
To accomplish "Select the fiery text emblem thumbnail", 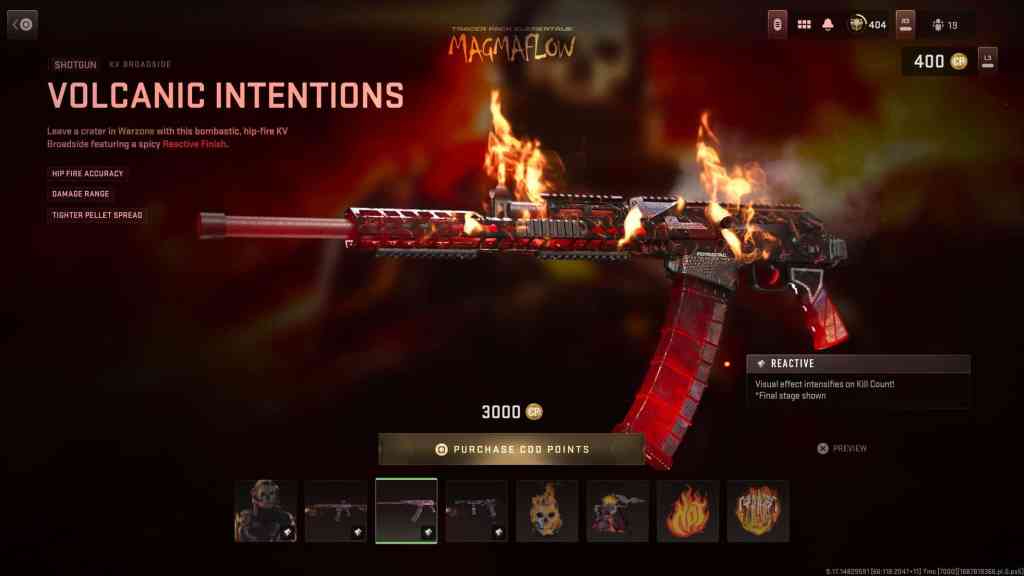I will [x=758, y=511].
